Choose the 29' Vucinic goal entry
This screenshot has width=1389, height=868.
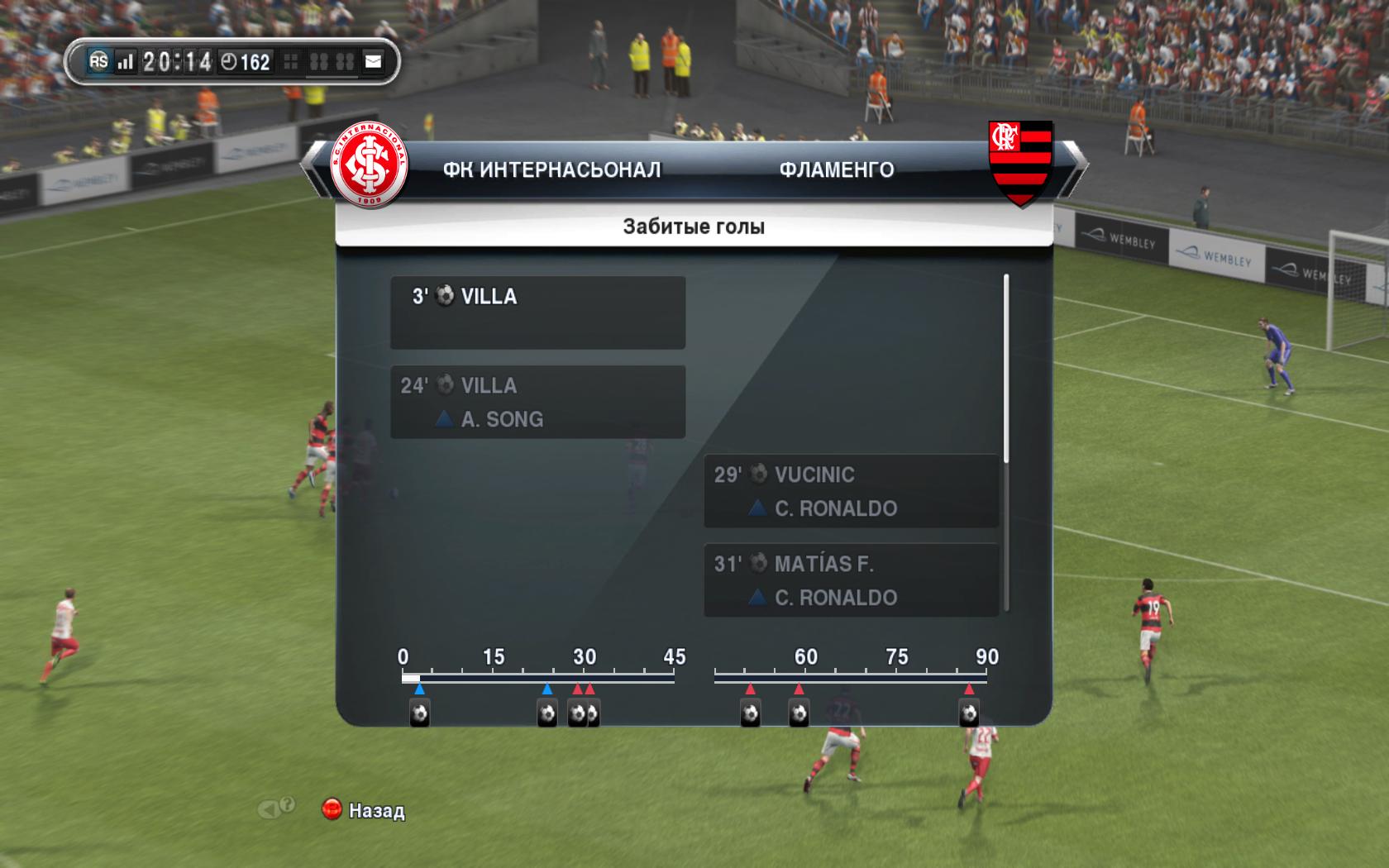coord(851,491)
